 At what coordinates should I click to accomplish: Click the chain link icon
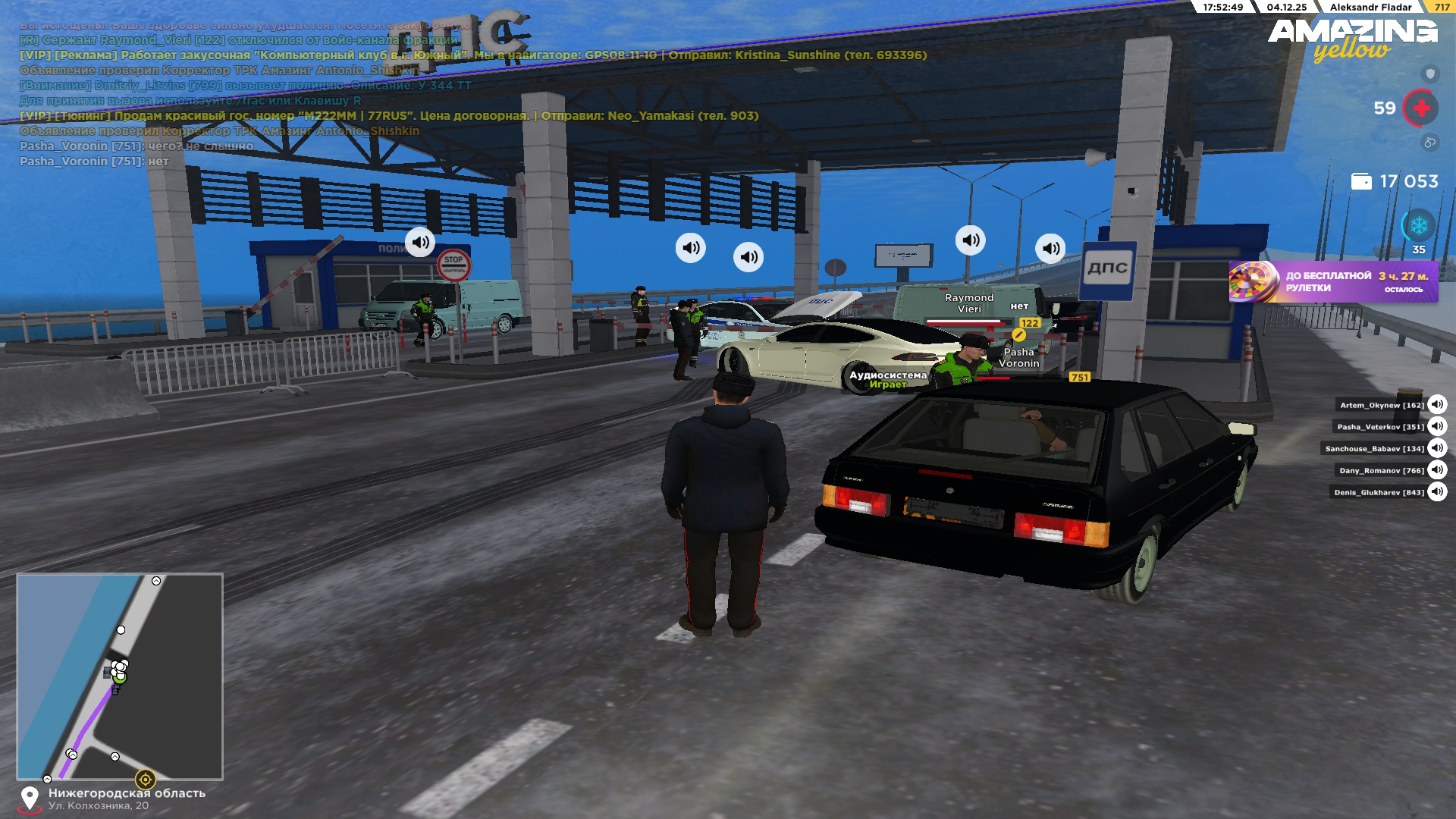(1429, 143)
